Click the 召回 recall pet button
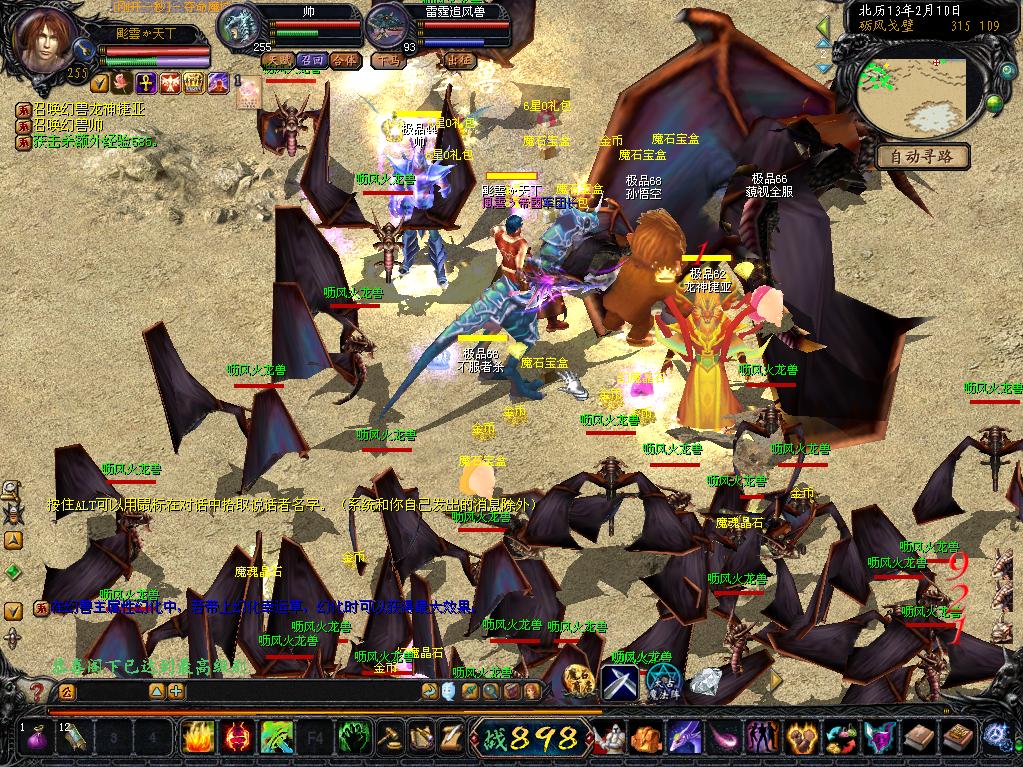The height and width of the screenshot is (767, 1023). (x=314, y=60)
